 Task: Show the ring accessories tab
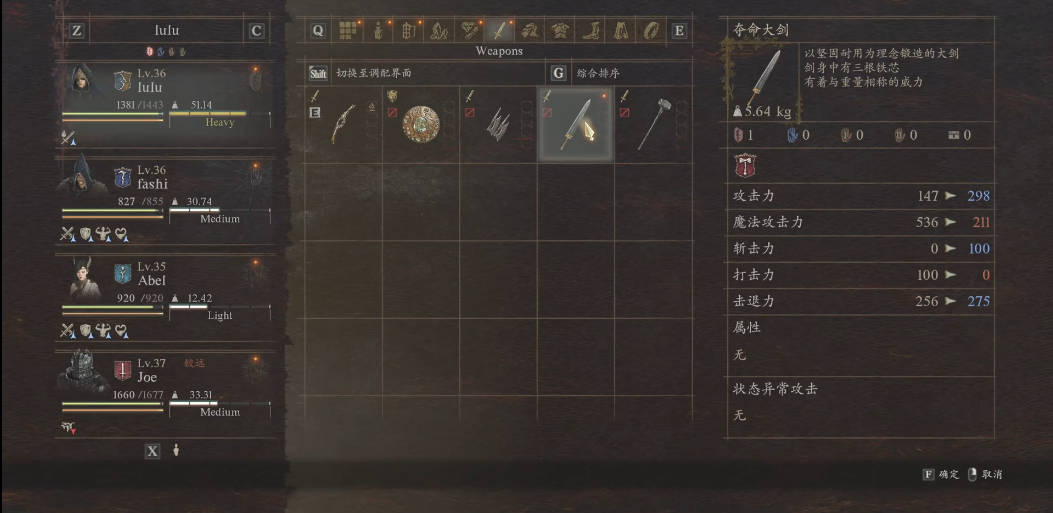pos(652,30)
